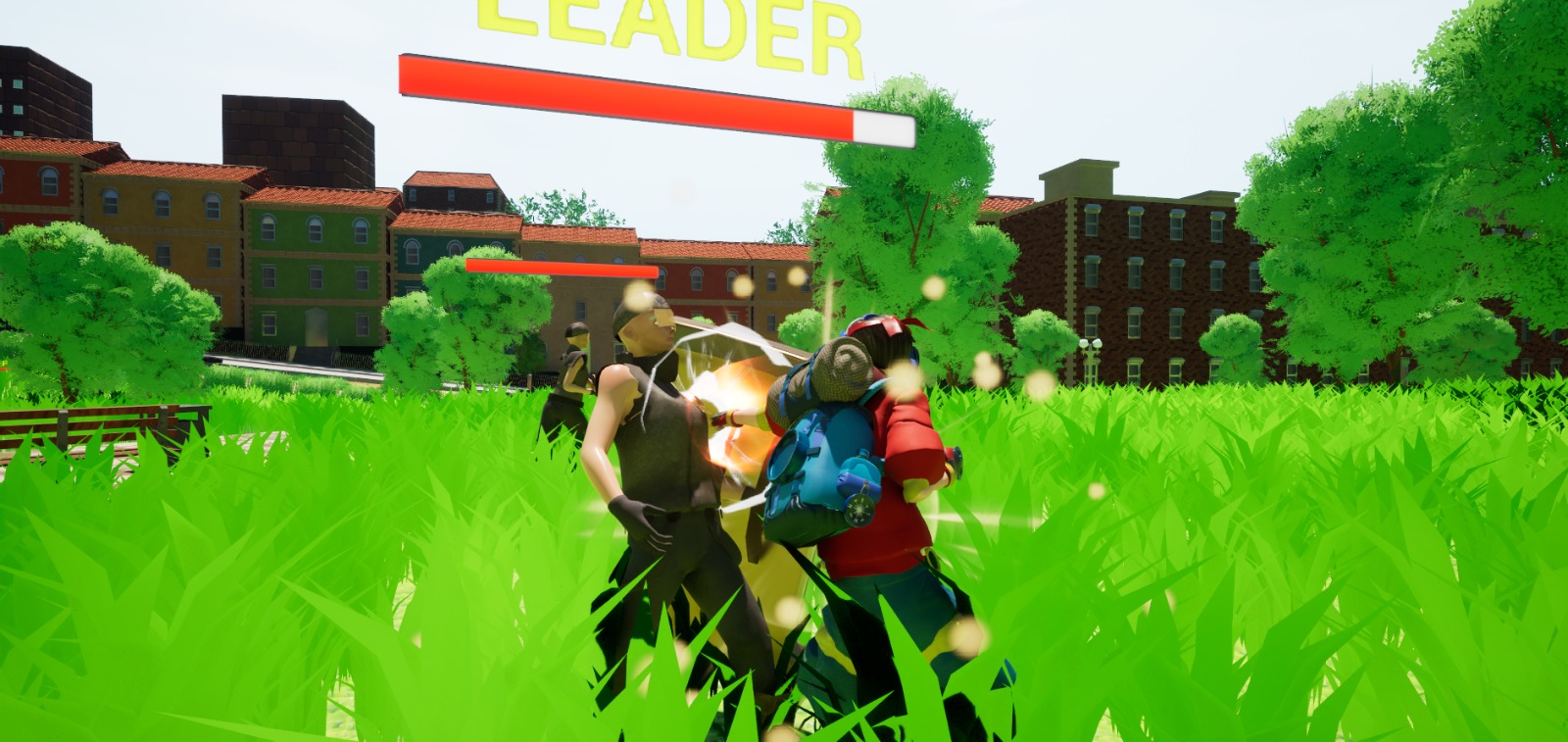Click the white depleted section of the health bar
This screenshot has width=1568, height=742.
(882, 125)
